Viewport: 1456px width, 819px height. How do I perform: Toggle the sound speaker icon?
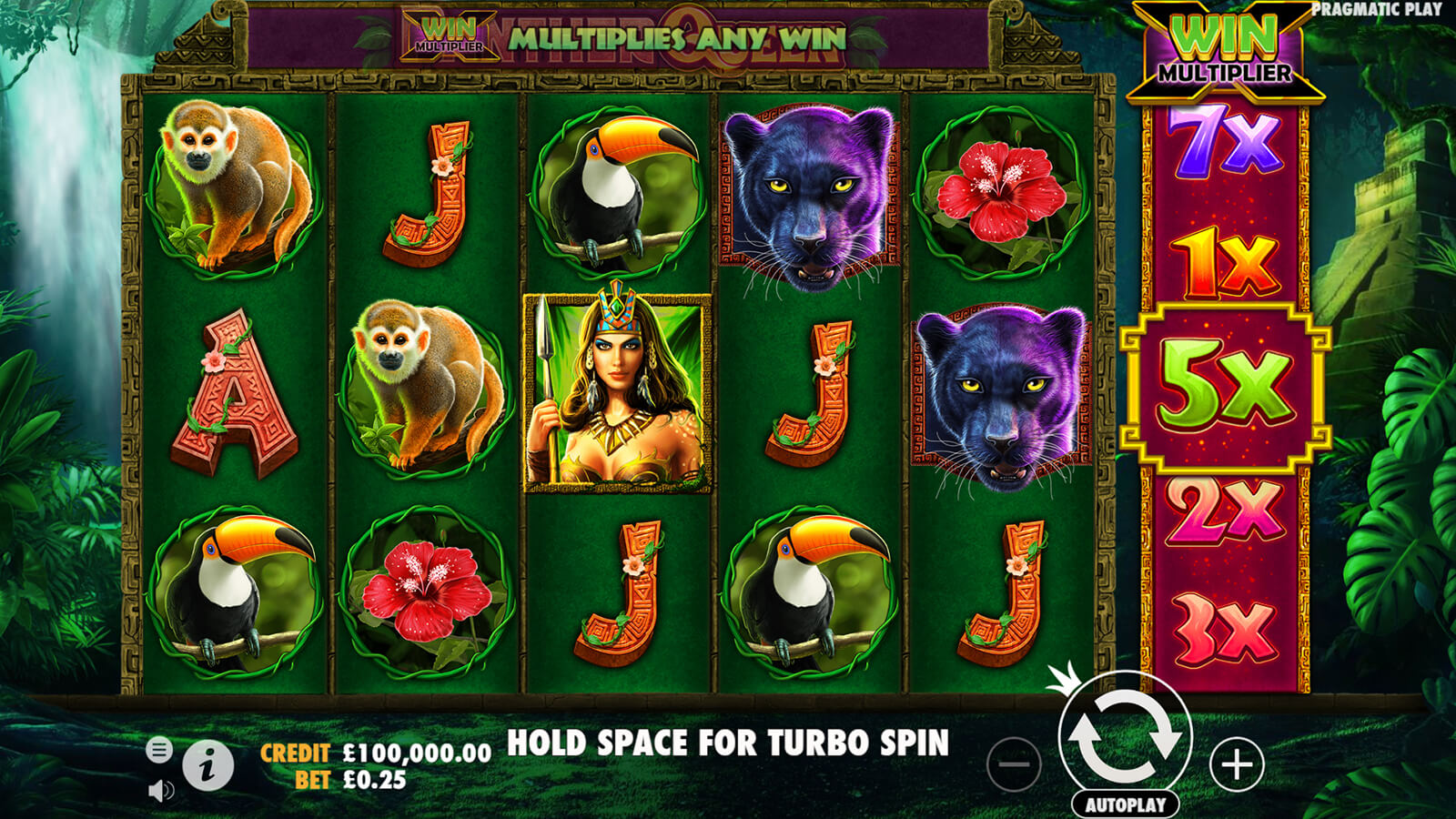tap(160, 790)
